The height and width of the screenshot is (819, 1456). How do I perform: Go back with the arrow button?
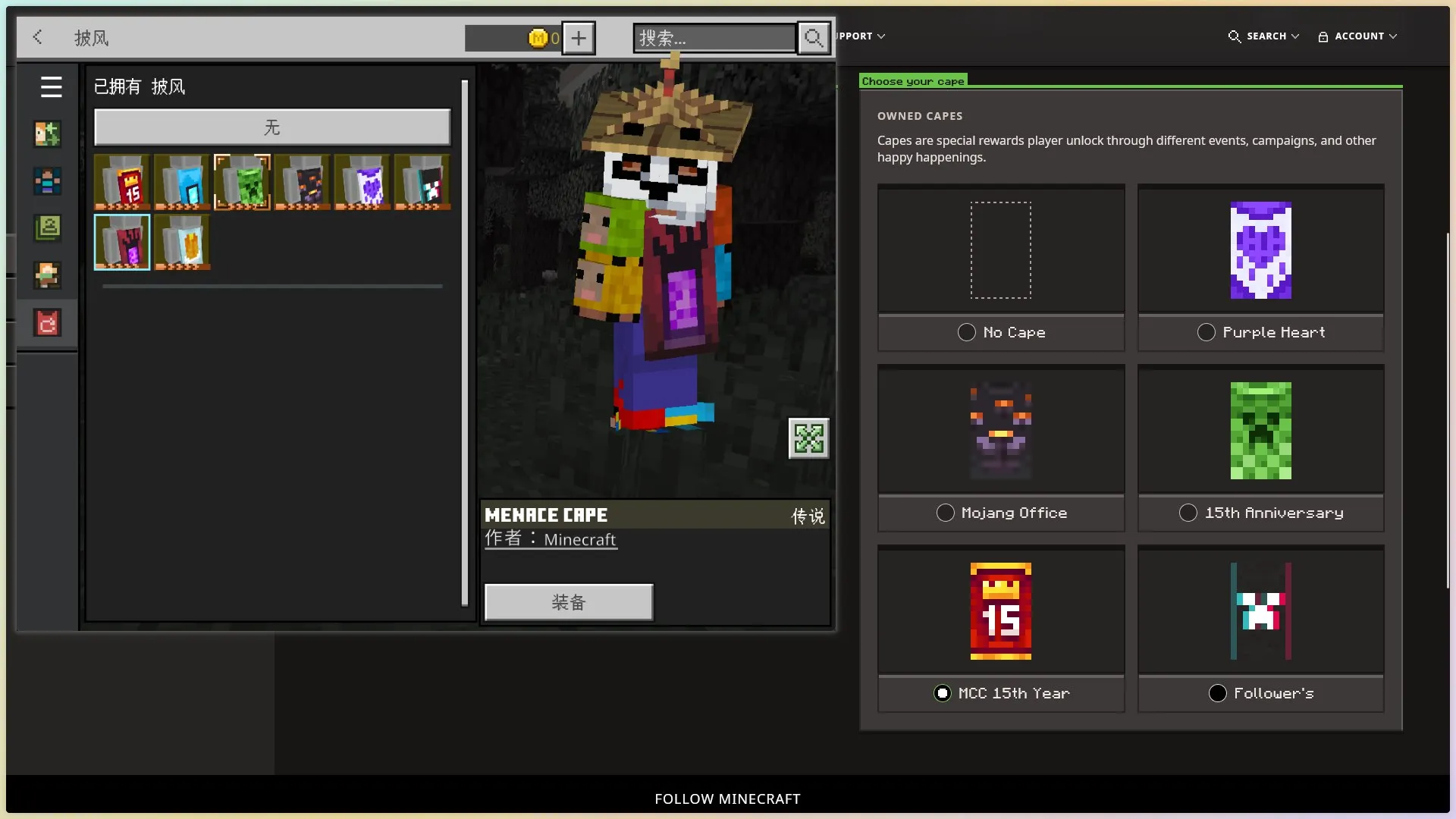click(38, 37)
